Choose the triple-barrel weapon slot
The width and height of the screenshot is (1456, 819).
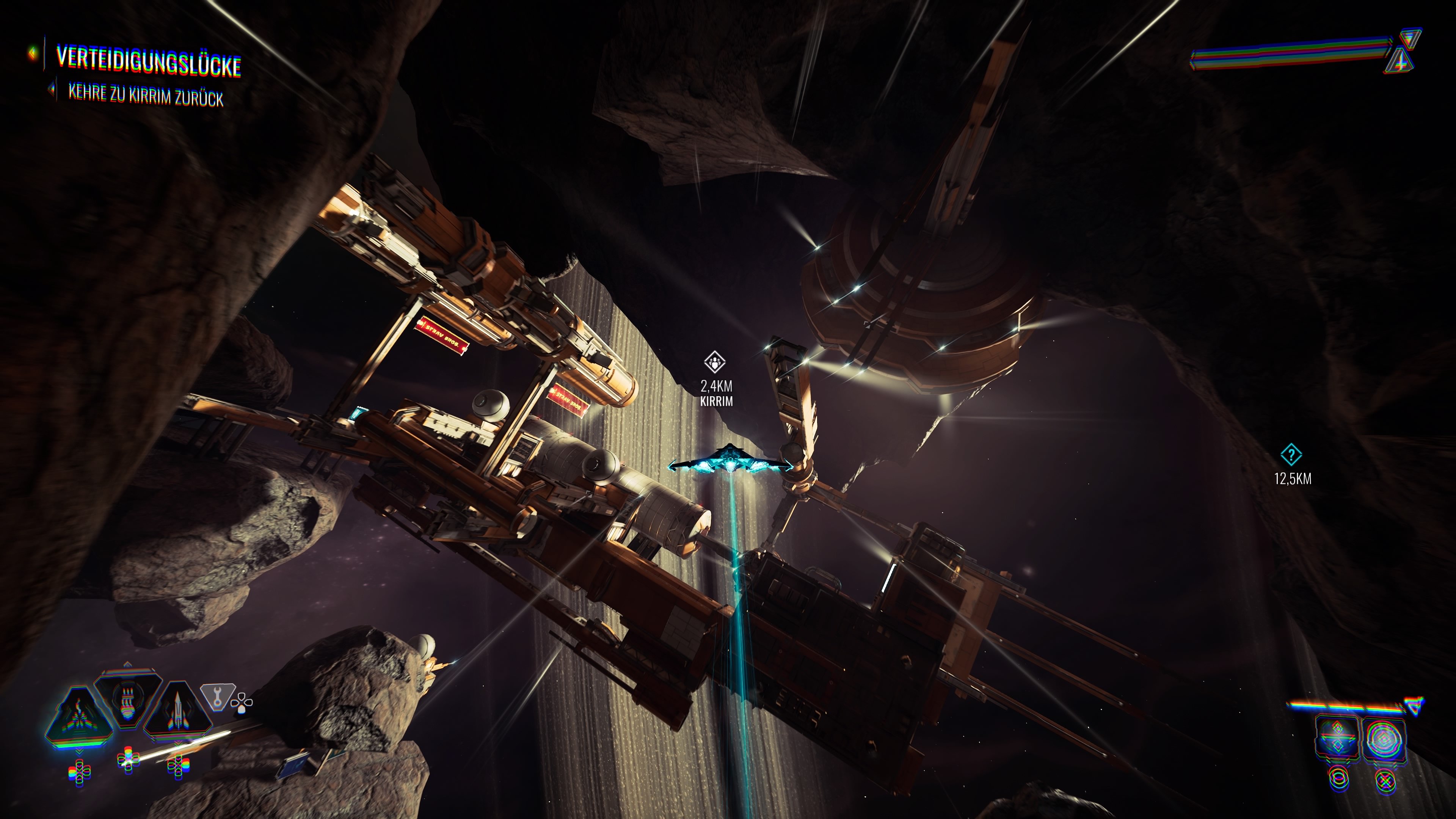[128, 698]
